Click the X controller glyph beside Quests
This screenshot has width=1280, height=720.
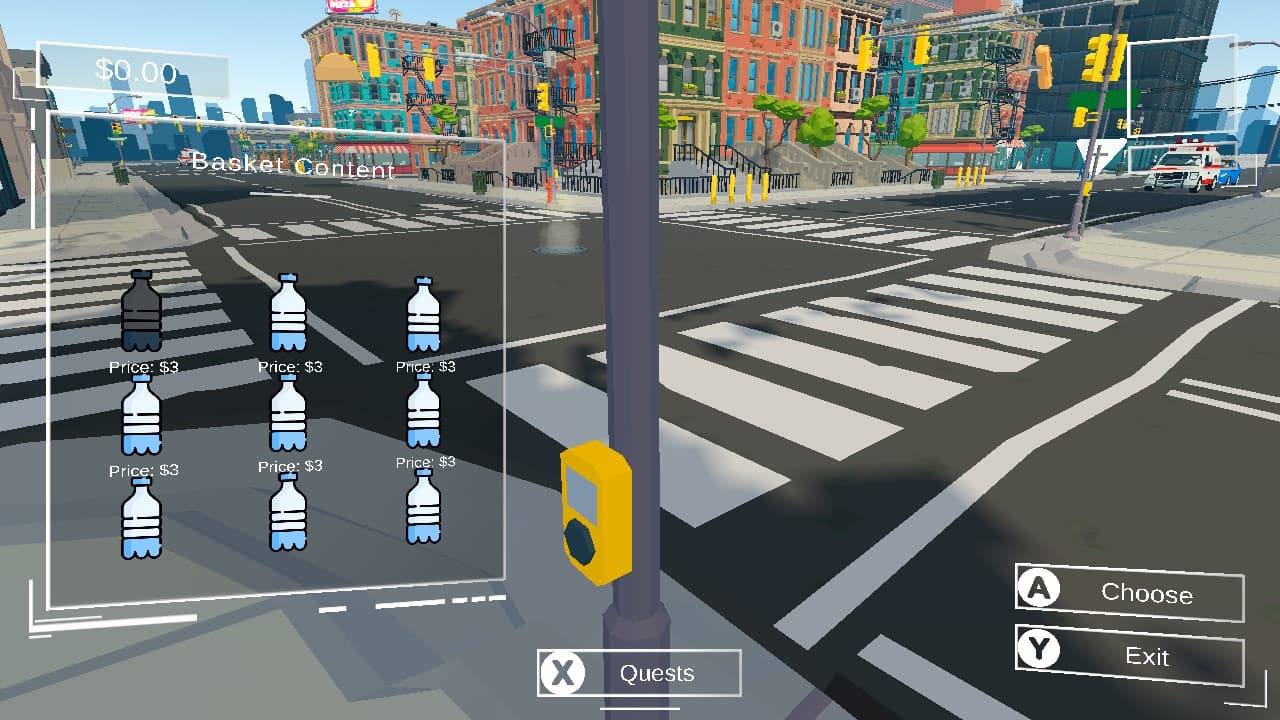click(561, 673)
